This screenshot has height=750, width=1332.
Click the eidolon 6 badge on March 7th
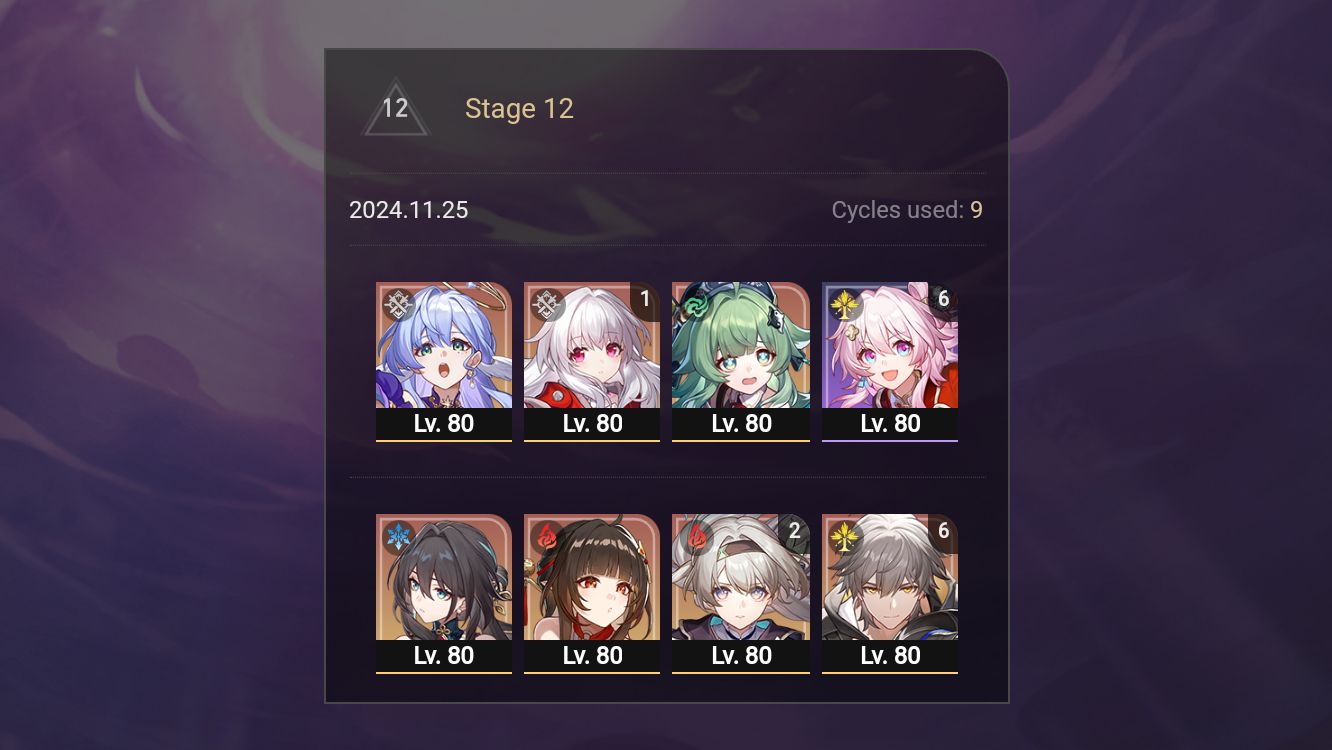coord(943,299)
